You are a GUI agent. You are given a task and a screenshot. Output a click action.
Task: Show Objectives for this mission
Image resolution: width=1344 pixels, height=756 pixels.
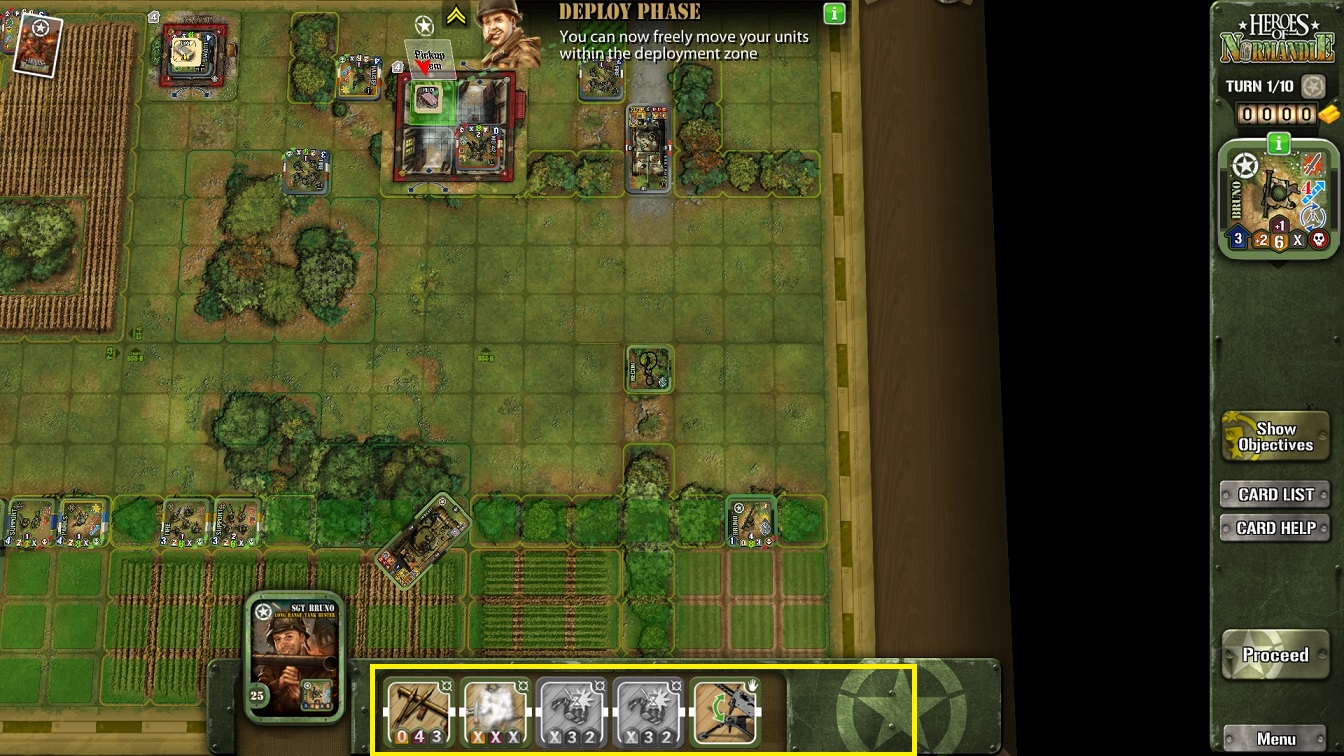coord(1275,437)
